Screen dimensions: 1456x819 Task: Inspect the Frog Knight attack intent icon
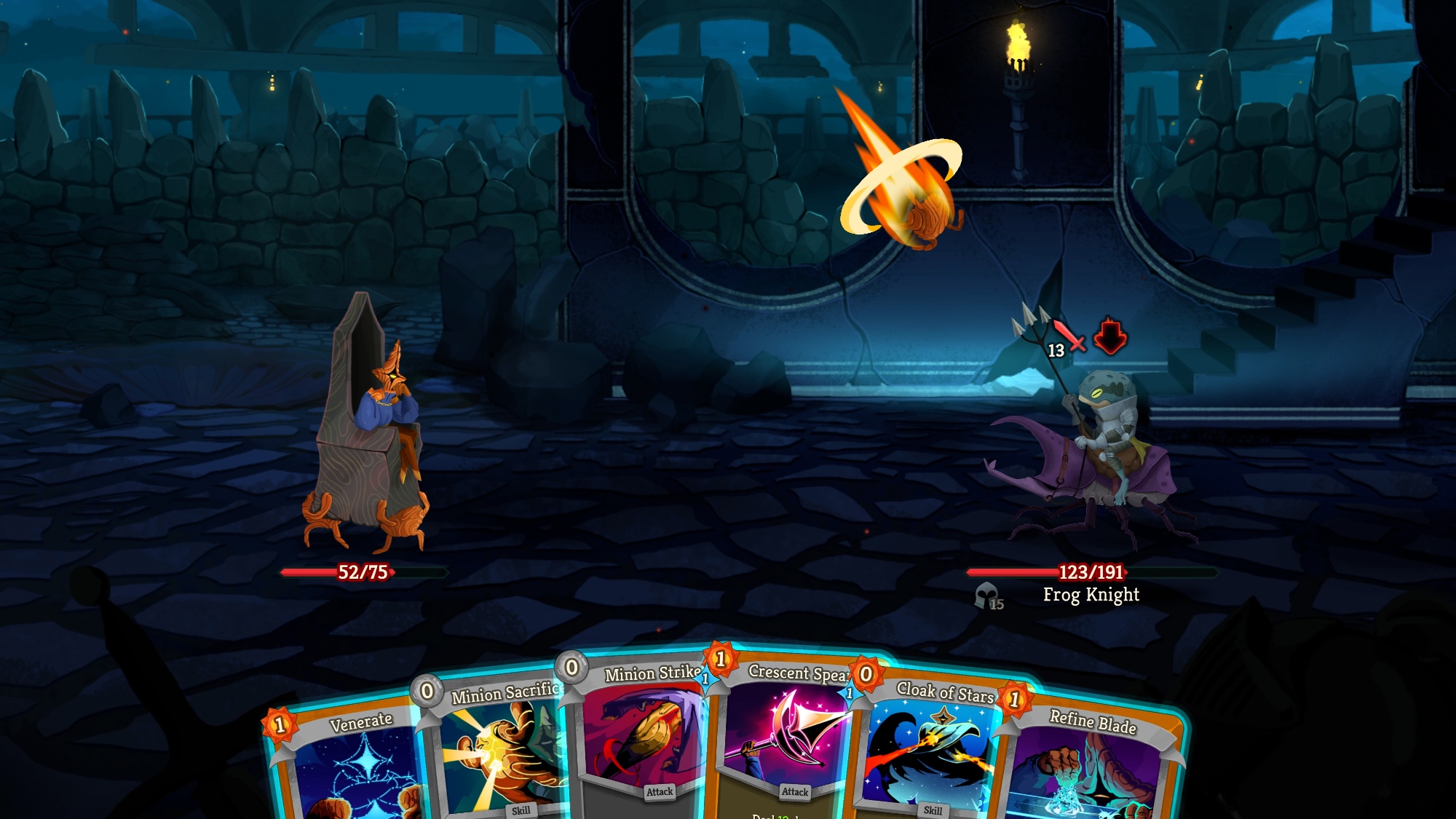click(1066, 337)
